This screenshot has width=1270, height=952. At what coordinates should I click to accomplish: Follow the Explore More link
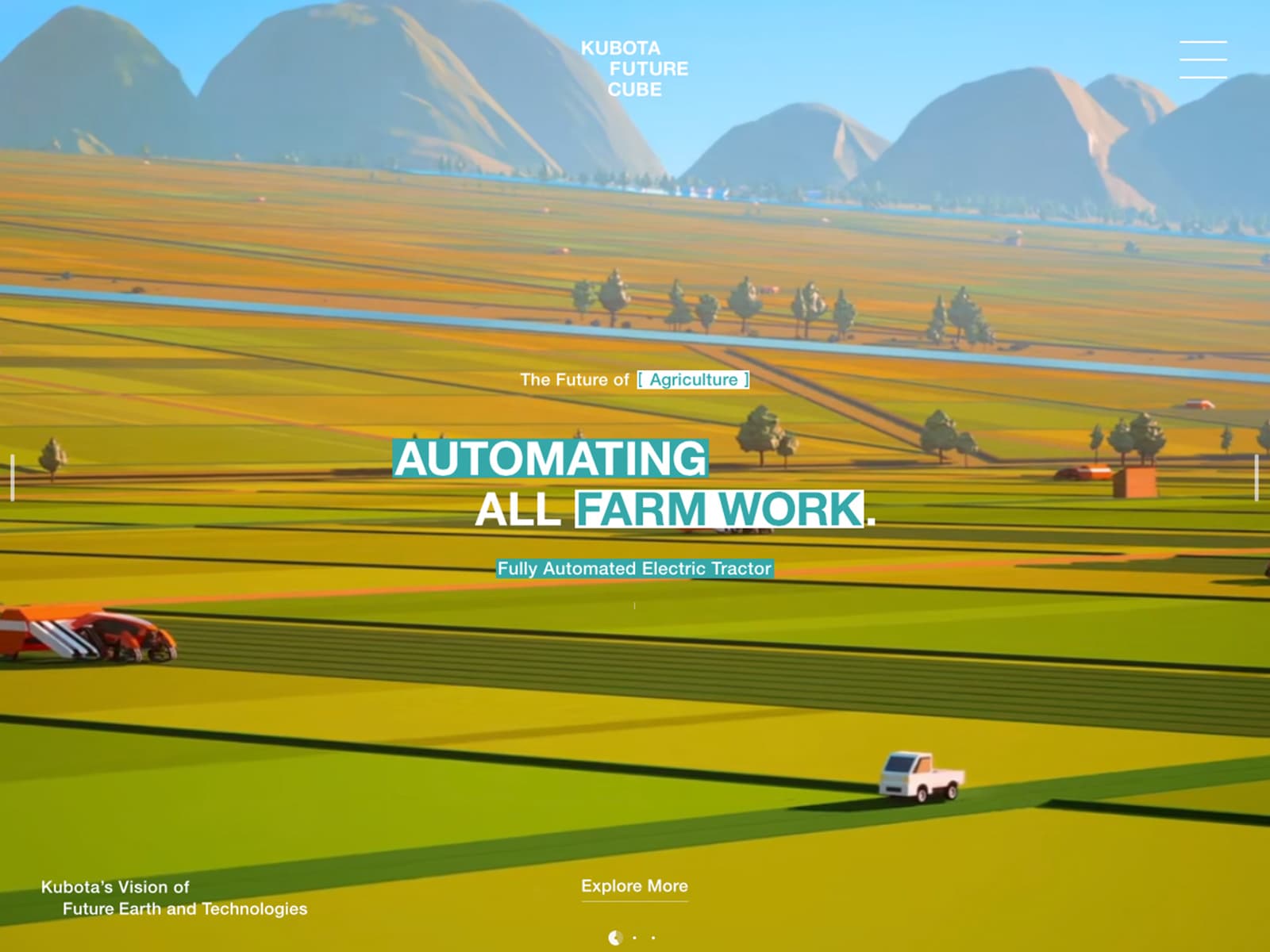634,887
